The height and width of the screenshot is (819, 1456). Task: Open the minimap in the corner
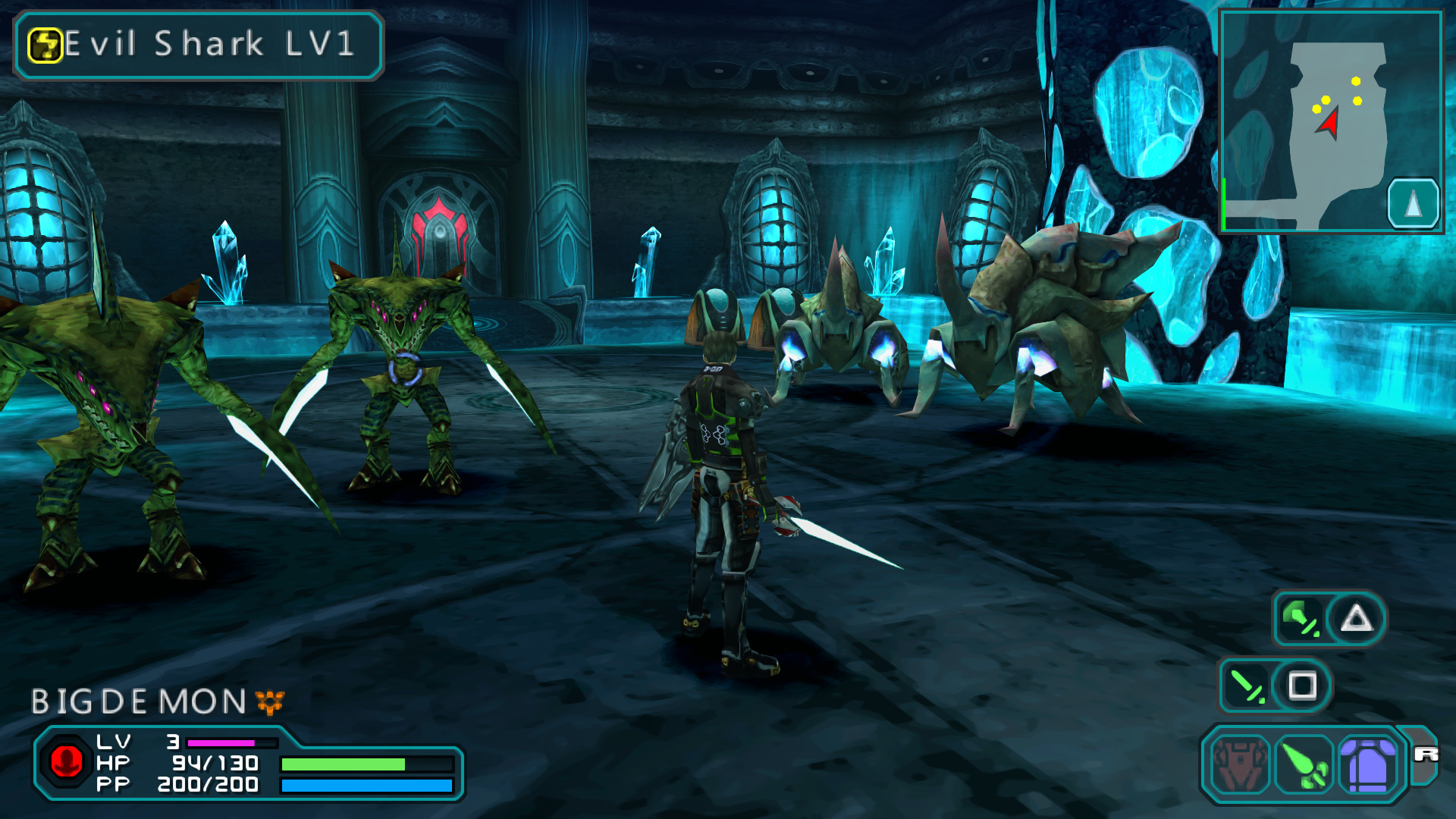[1330, 121]
